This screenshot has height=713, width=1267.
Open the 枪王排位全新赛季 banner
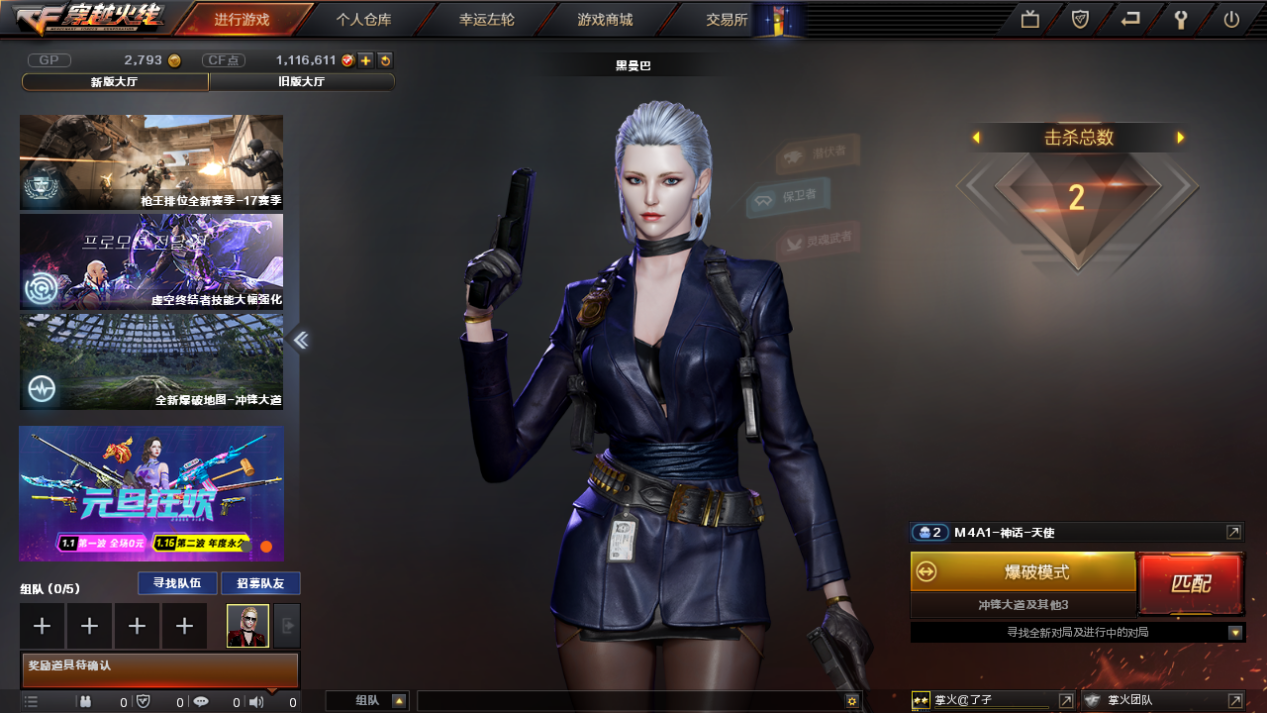[x=151, y=162]
